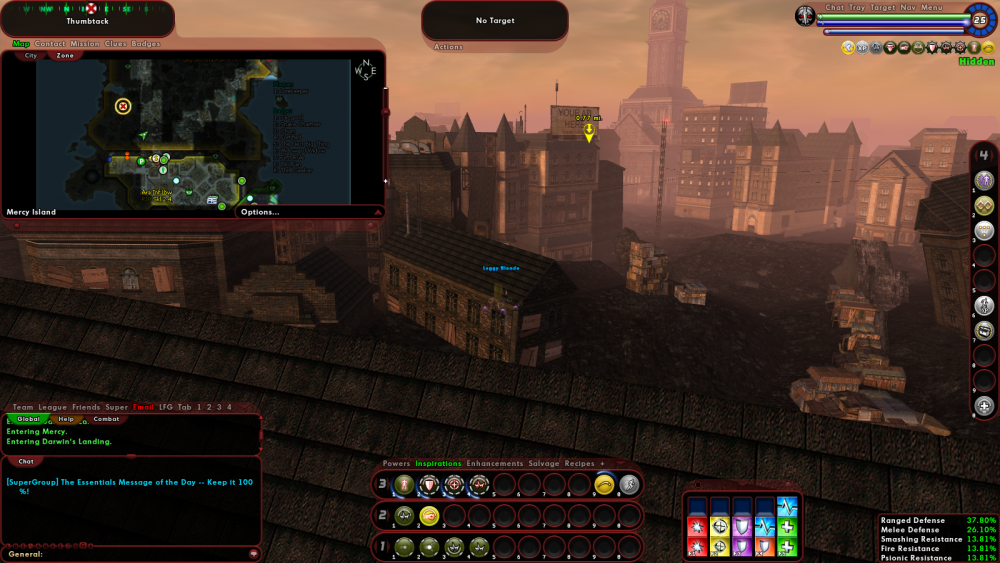Viewport: 1000px width, 563px height.
Task: Open the Email tab
Action: pyautogui.click(x=143, y=407)
